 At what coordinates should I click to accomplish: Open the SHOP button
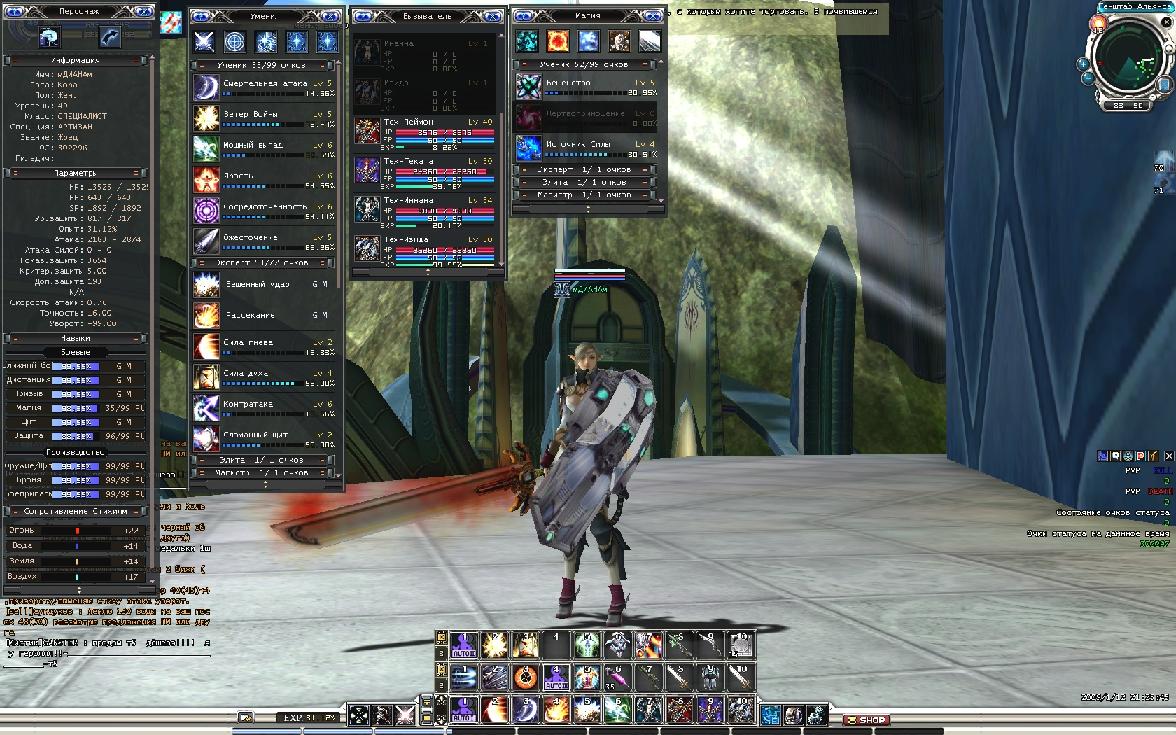865,720
